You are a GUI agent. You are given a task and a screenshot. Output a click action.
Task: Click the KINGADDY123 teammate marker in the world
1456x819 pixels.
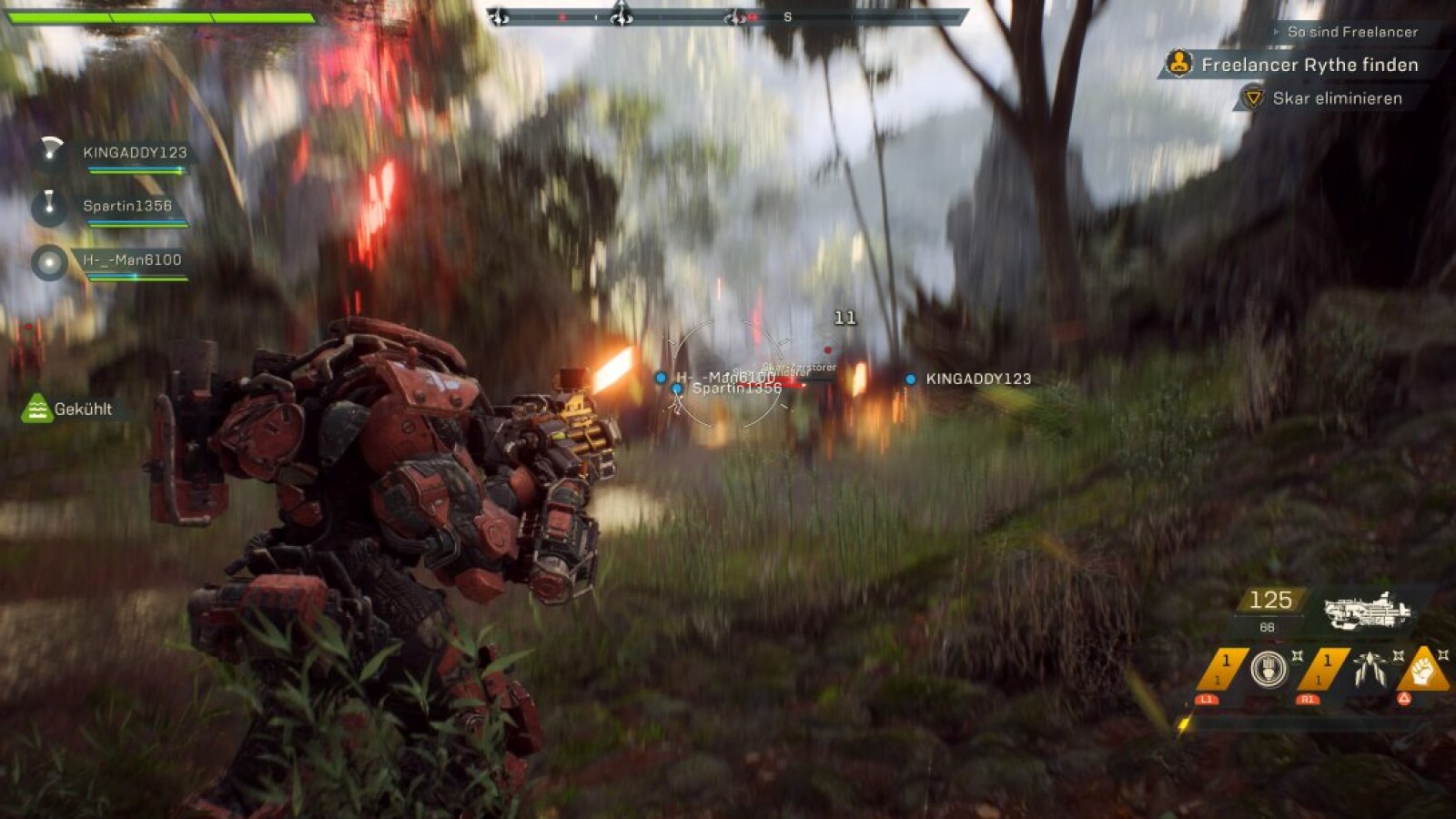coord(910,379)
